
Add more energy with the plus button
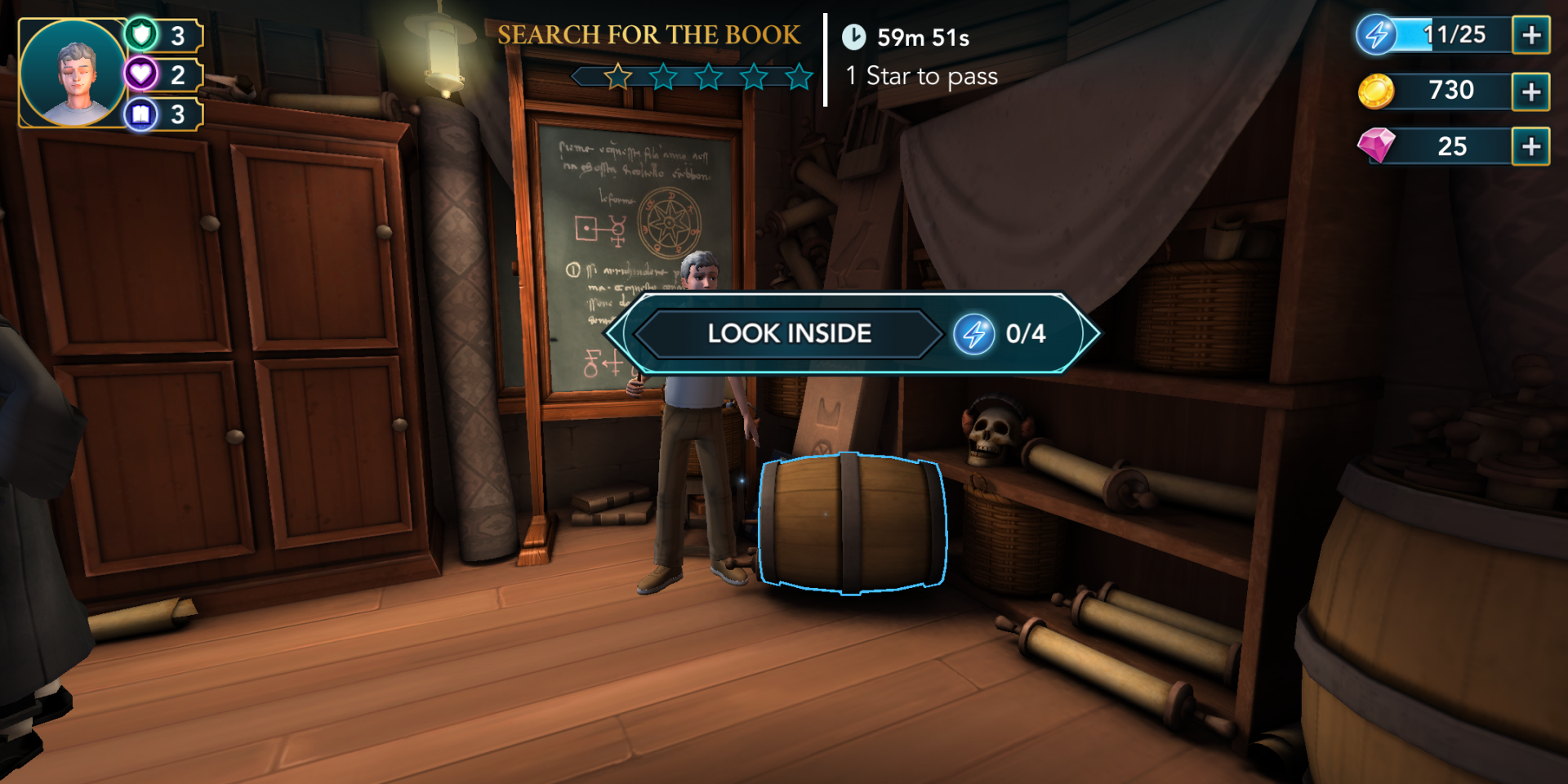click(1530, 35)
